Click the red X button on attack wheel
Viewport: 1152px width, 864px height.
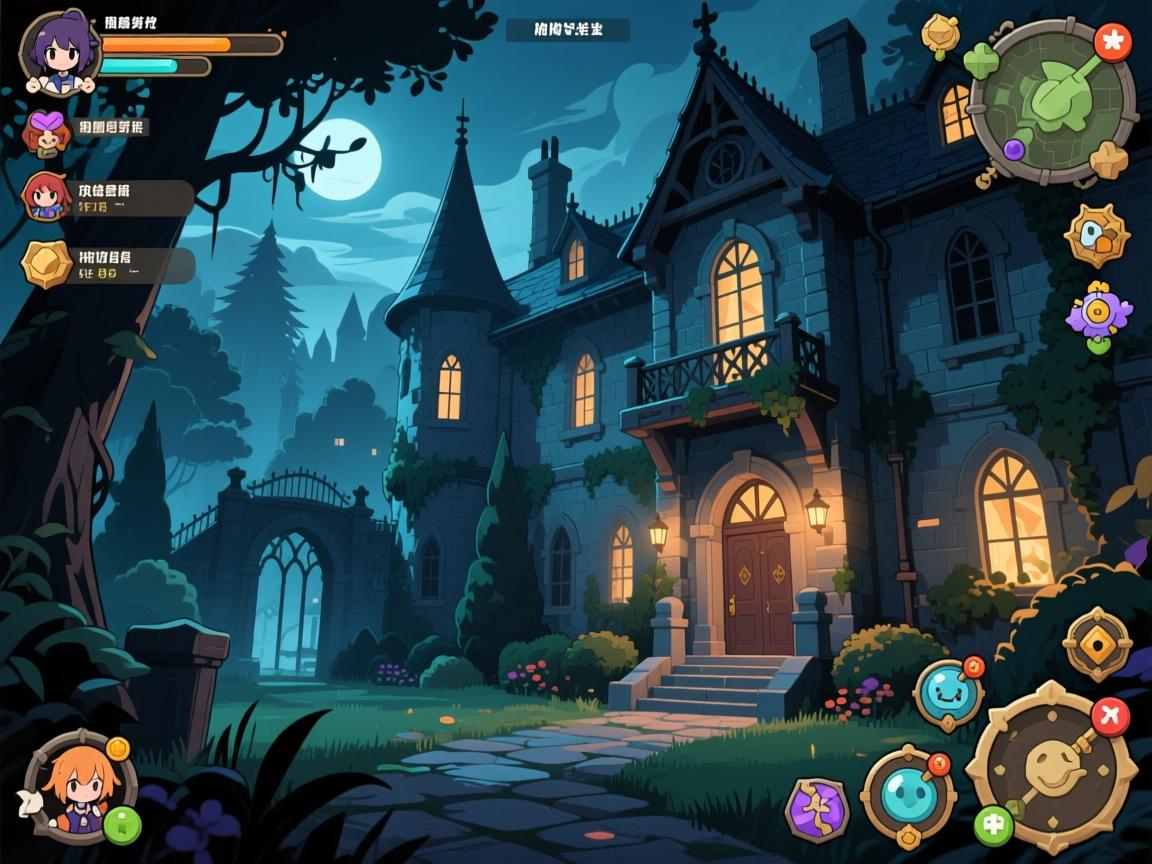pyautogui.click(x=1110, y=715)
